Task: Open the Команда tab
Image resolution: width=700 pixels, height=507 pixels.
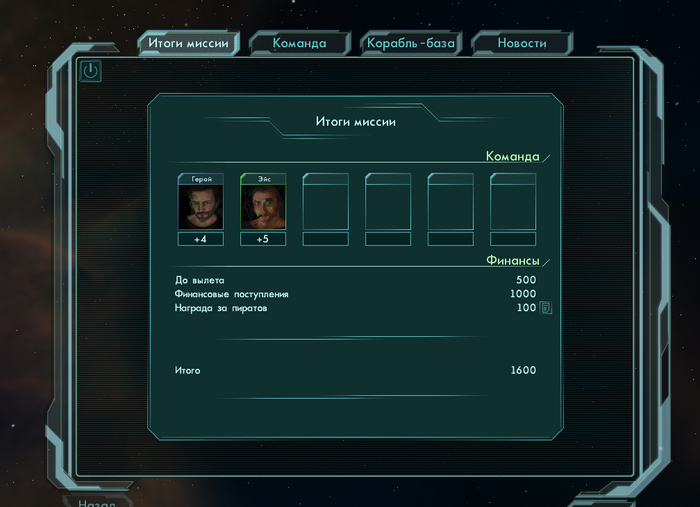Action: (x=299, y=43)
